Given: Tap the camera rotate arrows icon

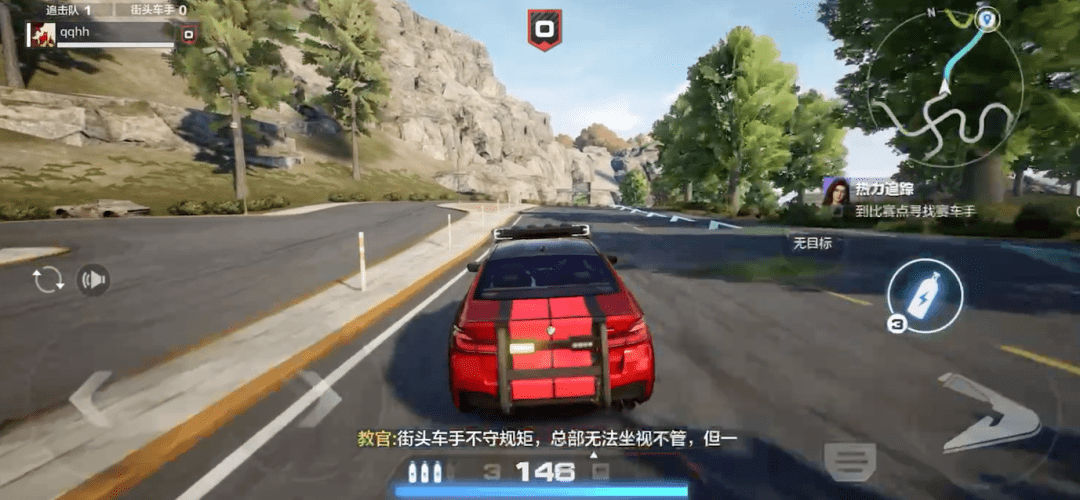Looking at the screenshot, I should pyautogui.click(x=47, y=280).
